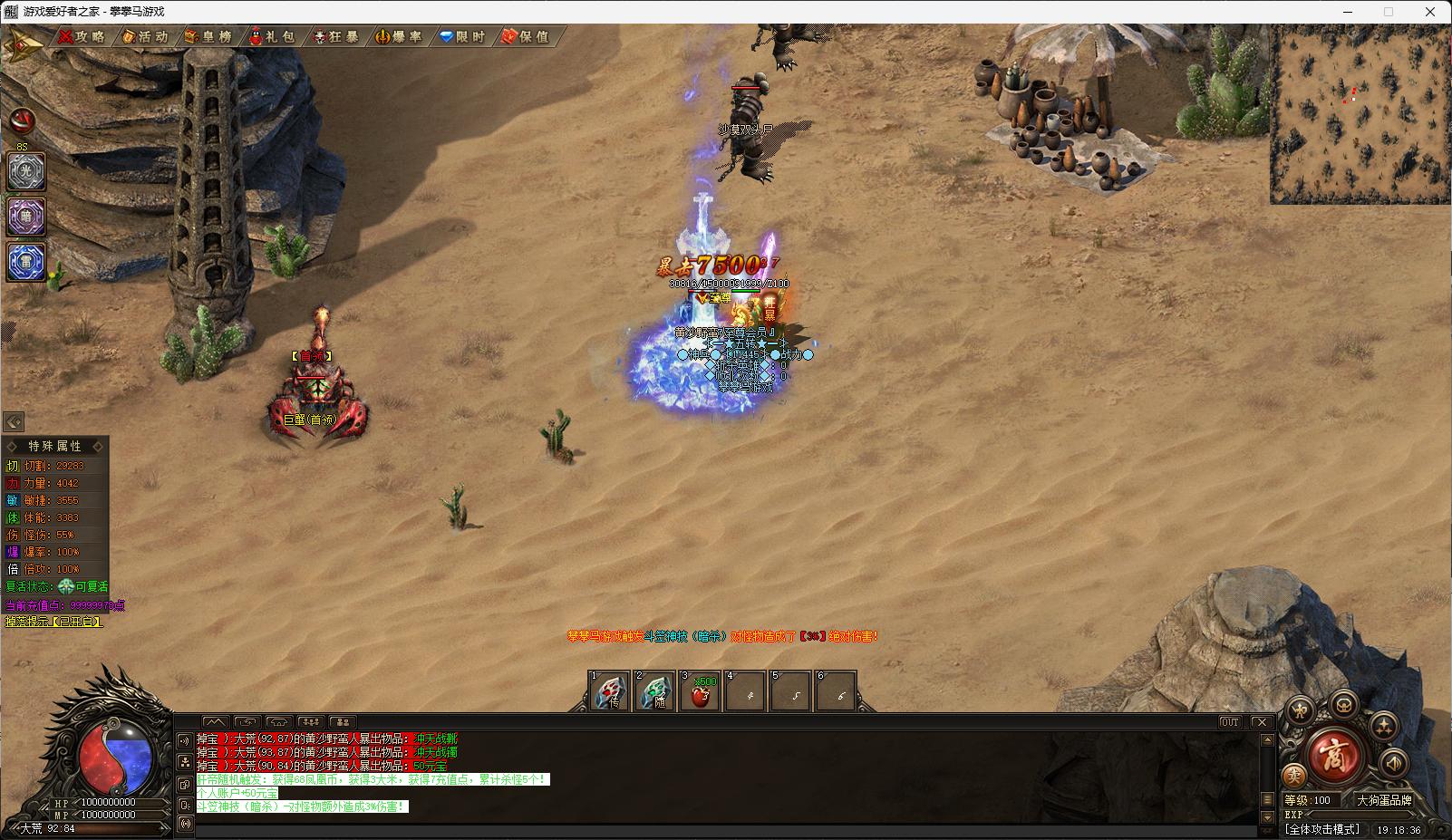Open the 活动 events menu
The height and width of the screenshot is (840, 1452).
click(146, 37)
